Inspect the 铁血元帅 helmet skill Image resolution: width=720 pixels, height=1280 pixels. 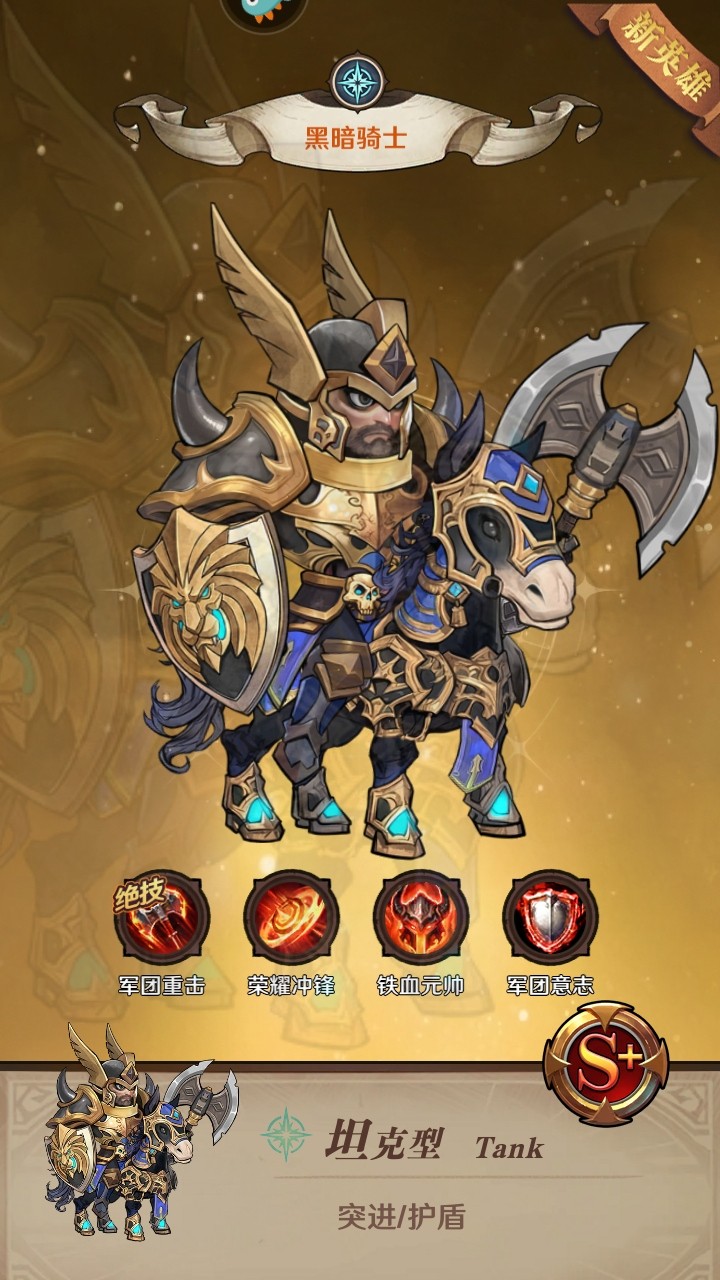point(421,917)
